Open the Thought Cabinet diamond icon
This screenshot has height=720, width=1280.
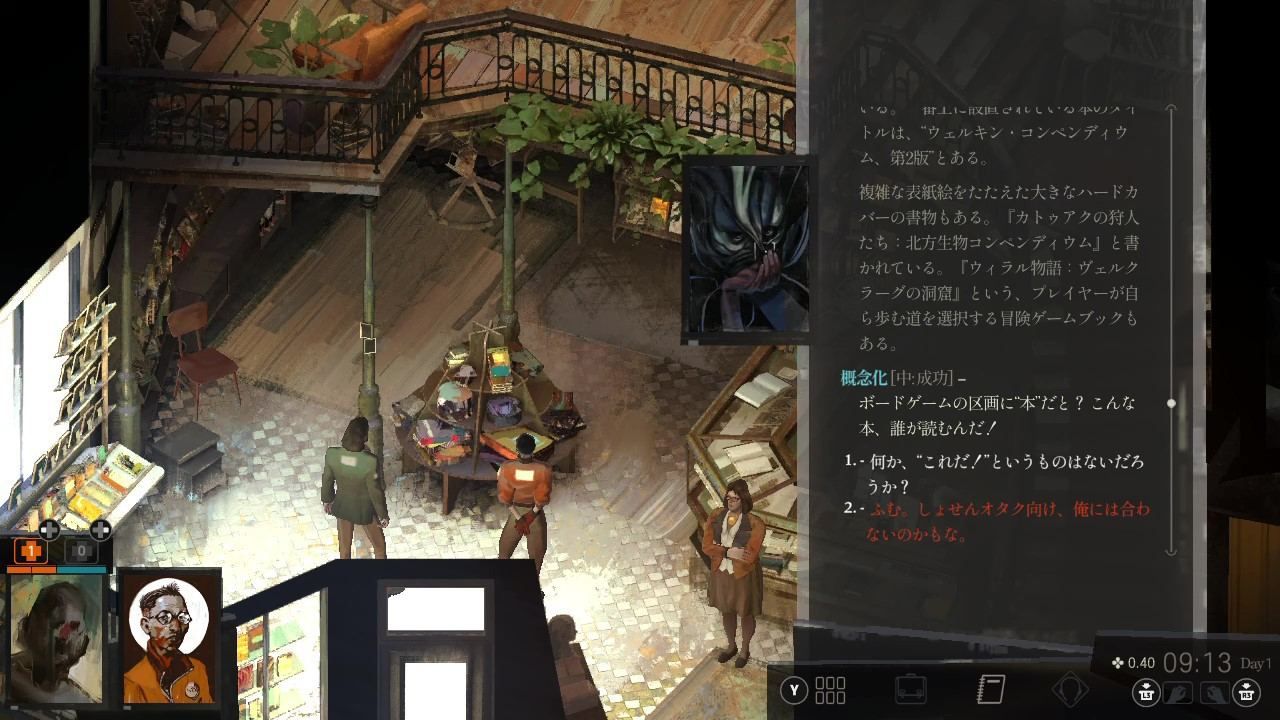click(x=1071, y=688)
